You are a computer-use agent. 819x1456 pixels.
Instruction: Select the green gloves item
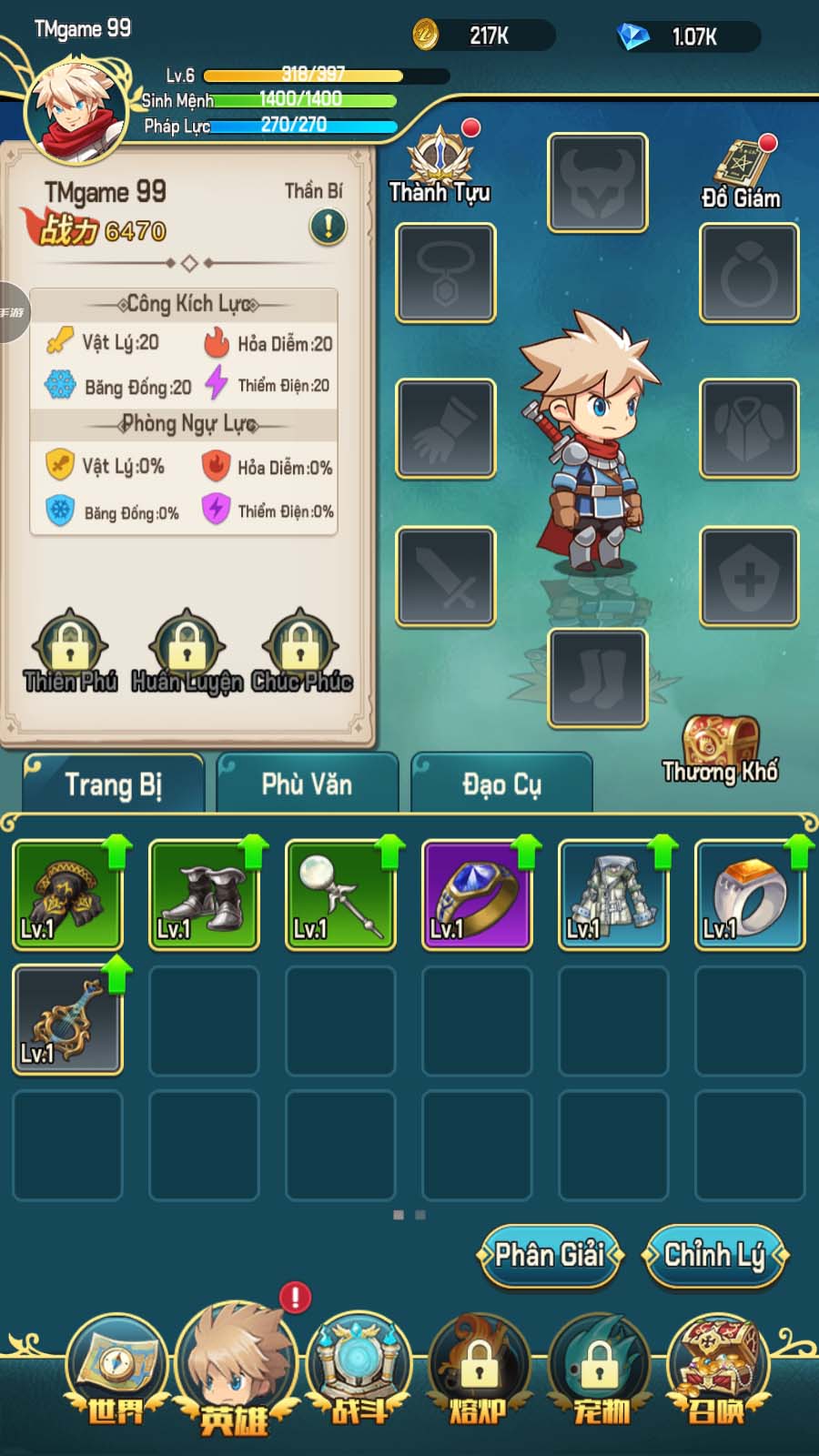coord(67,895)
